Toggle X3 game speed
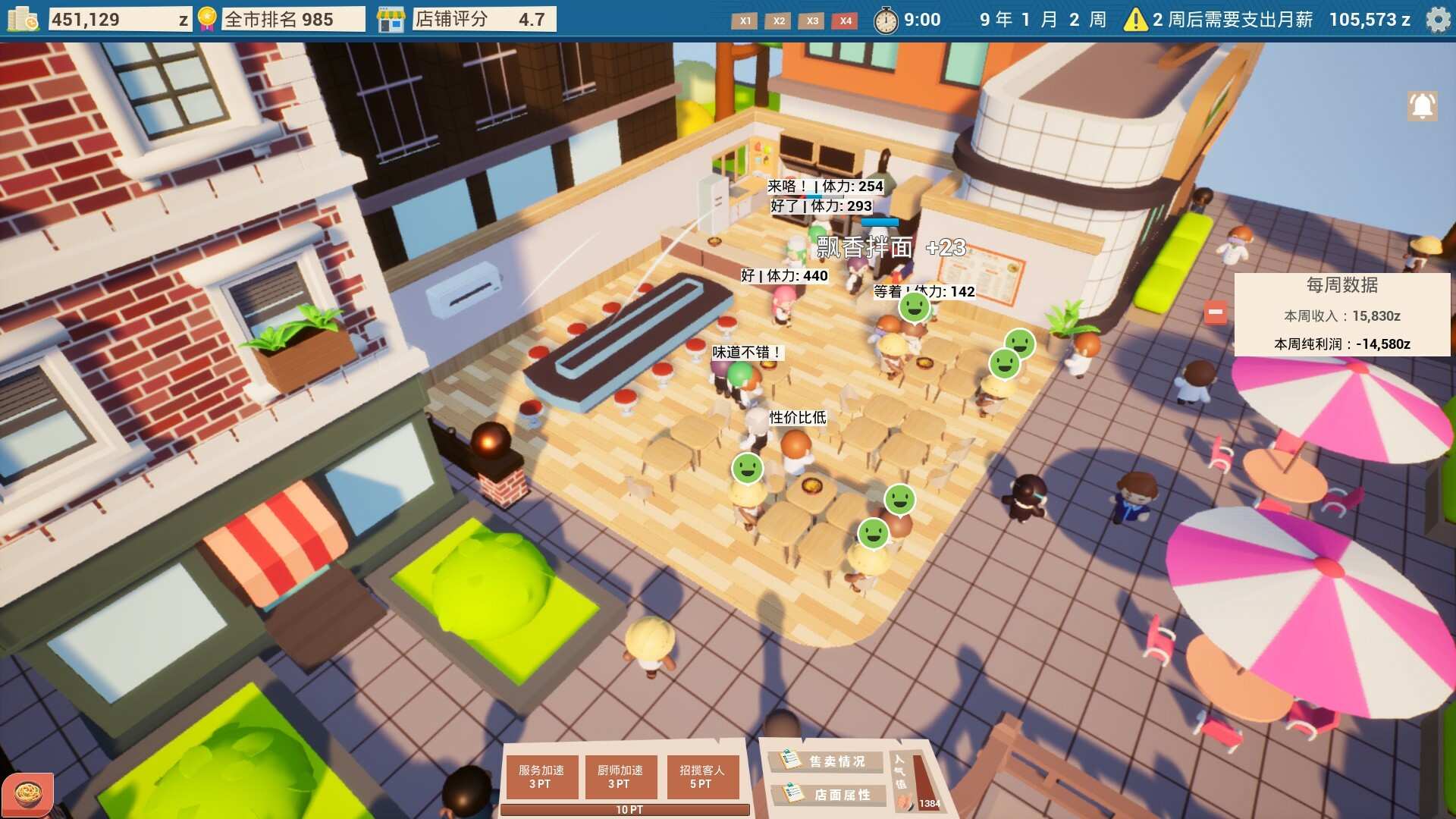Viewport: 1456px width, 819px height. click(811, 22)
